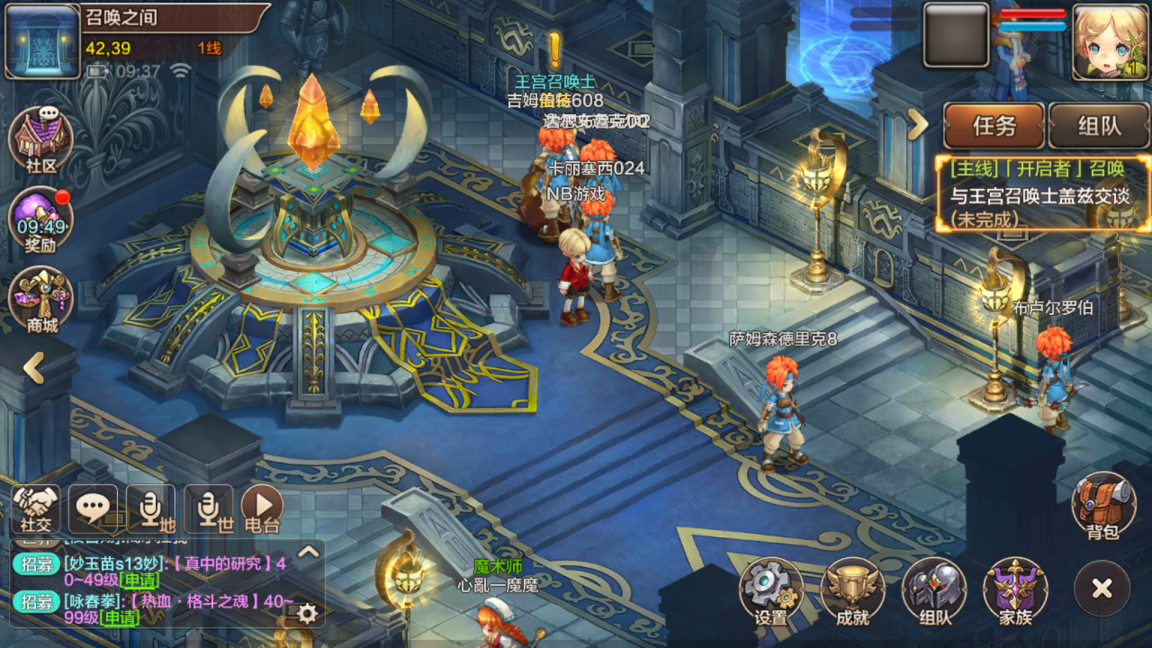This screenshot has width=1152, height=648.
Task: Expand the chat log with the up arrow
Action: pos(308,551)
